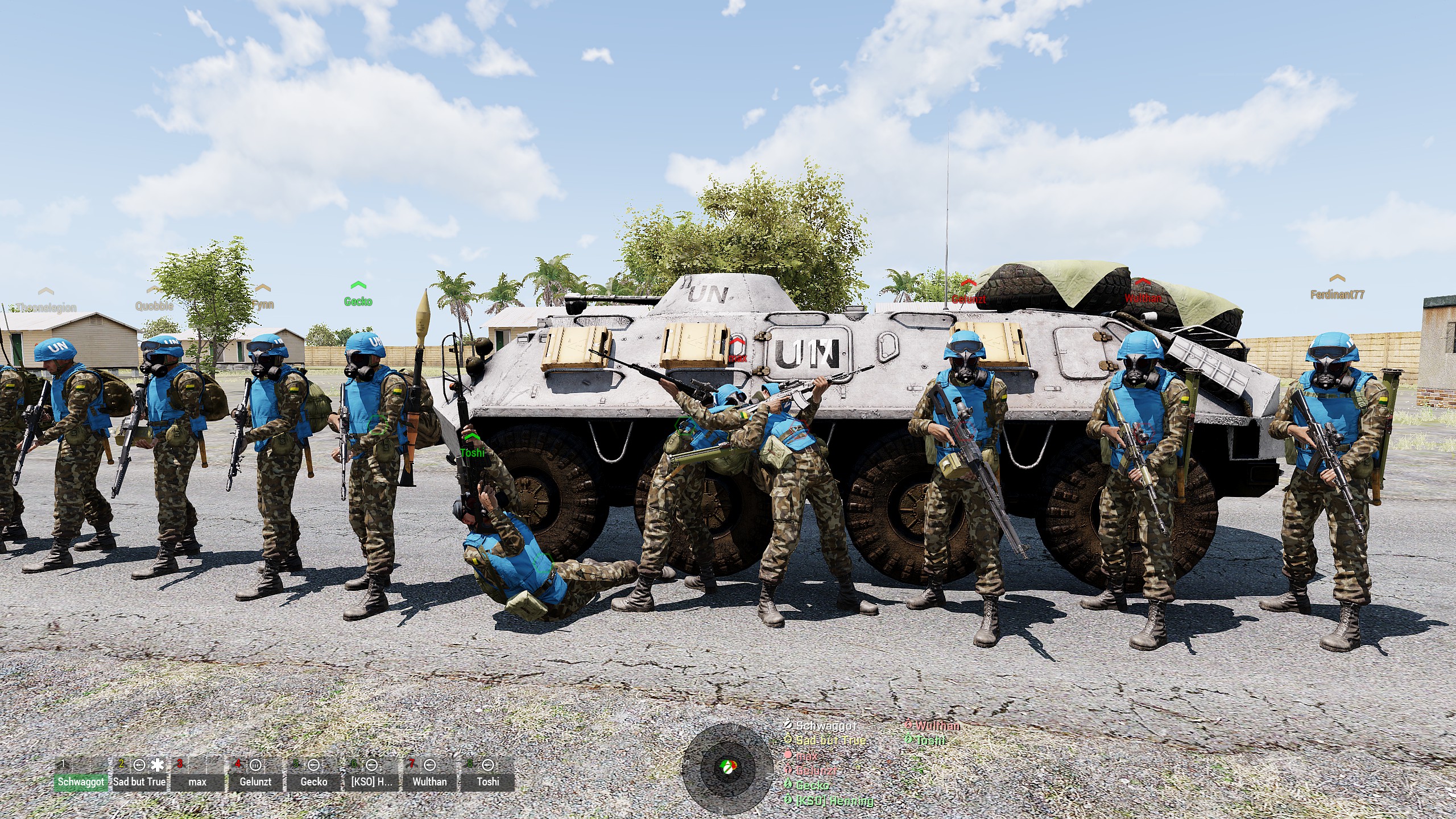The image size is (1456, 819).
Task: Click the white medic star icon
Action: [158, 765]
